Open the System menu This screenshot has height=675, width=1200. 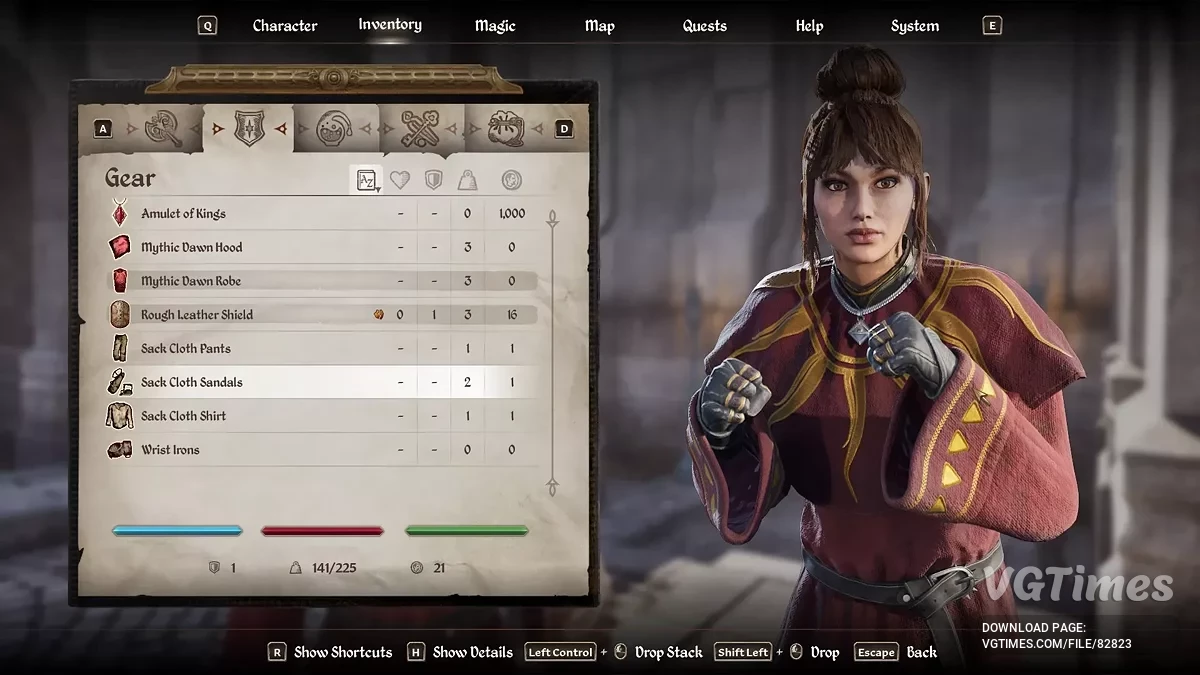[x=914, y=26]
